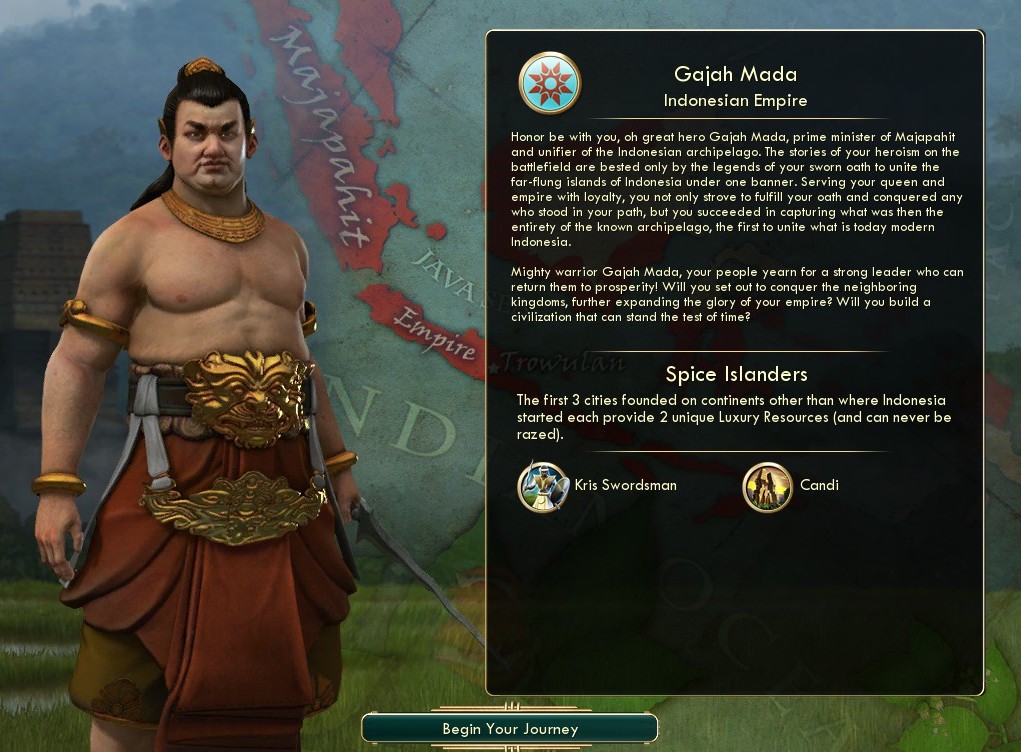Click the Begin Your Journey button
Screen dimensions: 1021x752
pyautogui.click(x=510, y=729)
